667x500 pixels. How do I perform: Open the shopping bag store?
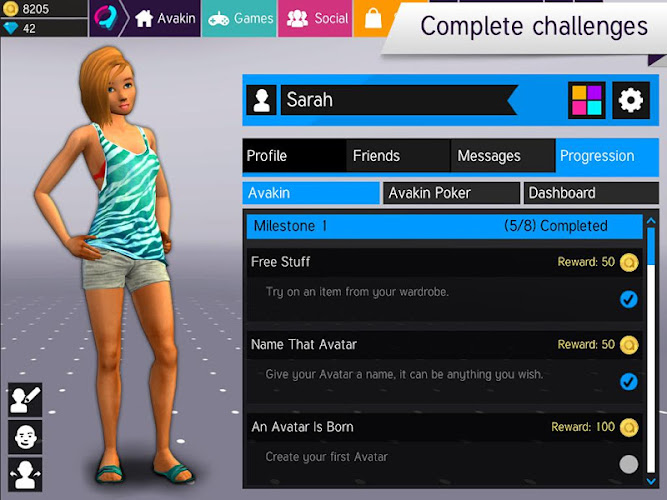(372, 18)
